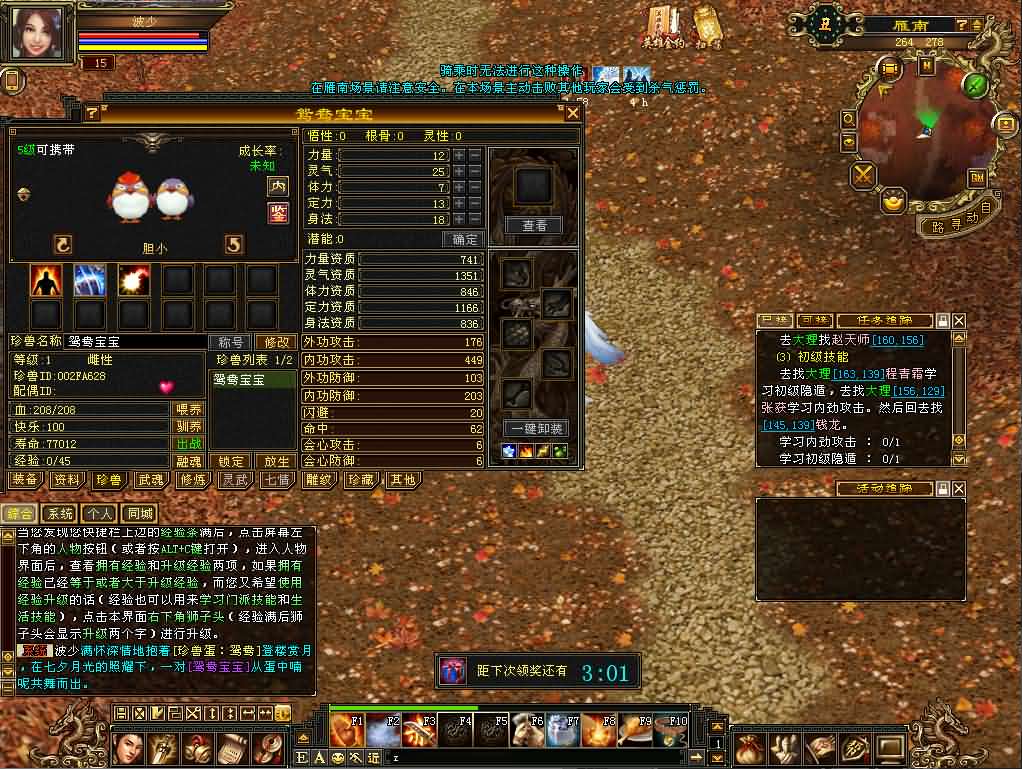Click the 喂养 feed button
This screenshot has width=1022, height=769.
tap(188, 409)
